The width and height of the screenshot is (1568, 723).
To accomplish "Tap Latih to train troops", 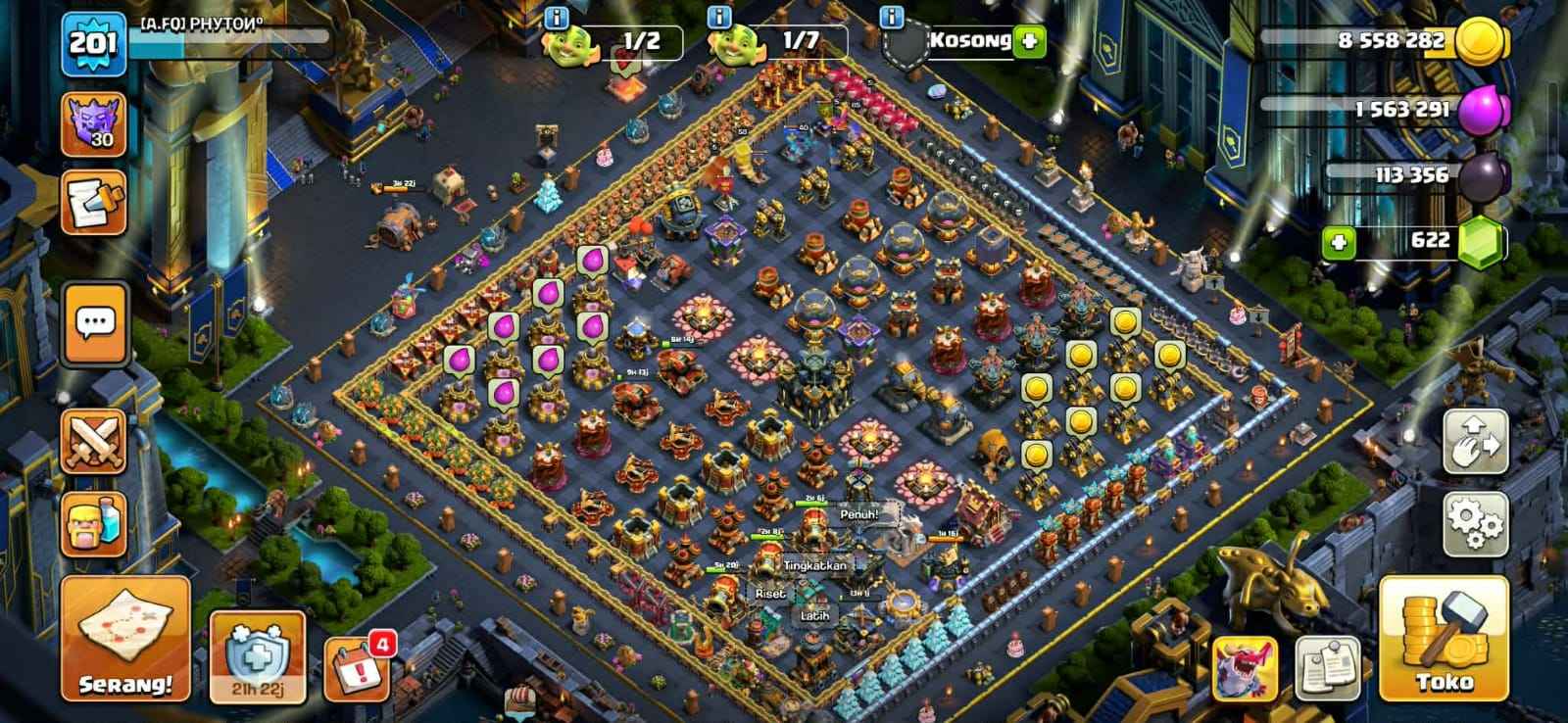I will tap(813, 616).
